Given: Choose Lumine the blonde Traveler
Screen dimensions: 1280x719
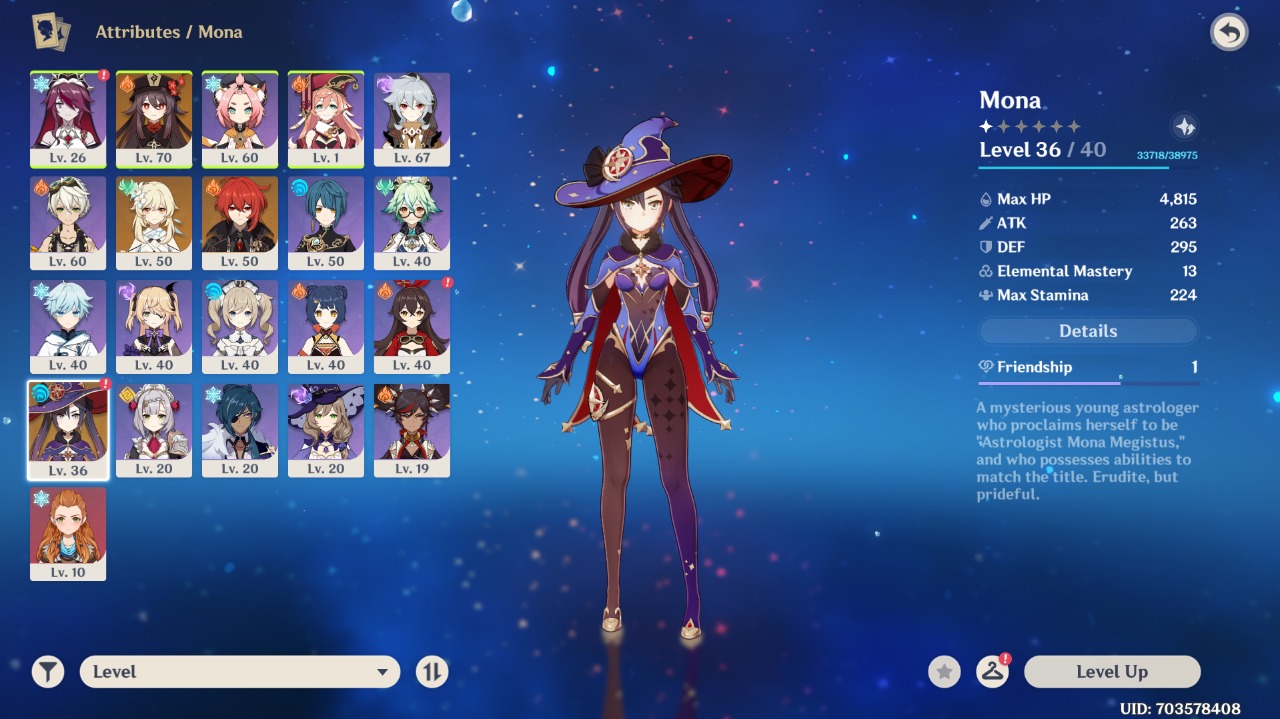Looking at the screenshot, I should pos(154,222).
